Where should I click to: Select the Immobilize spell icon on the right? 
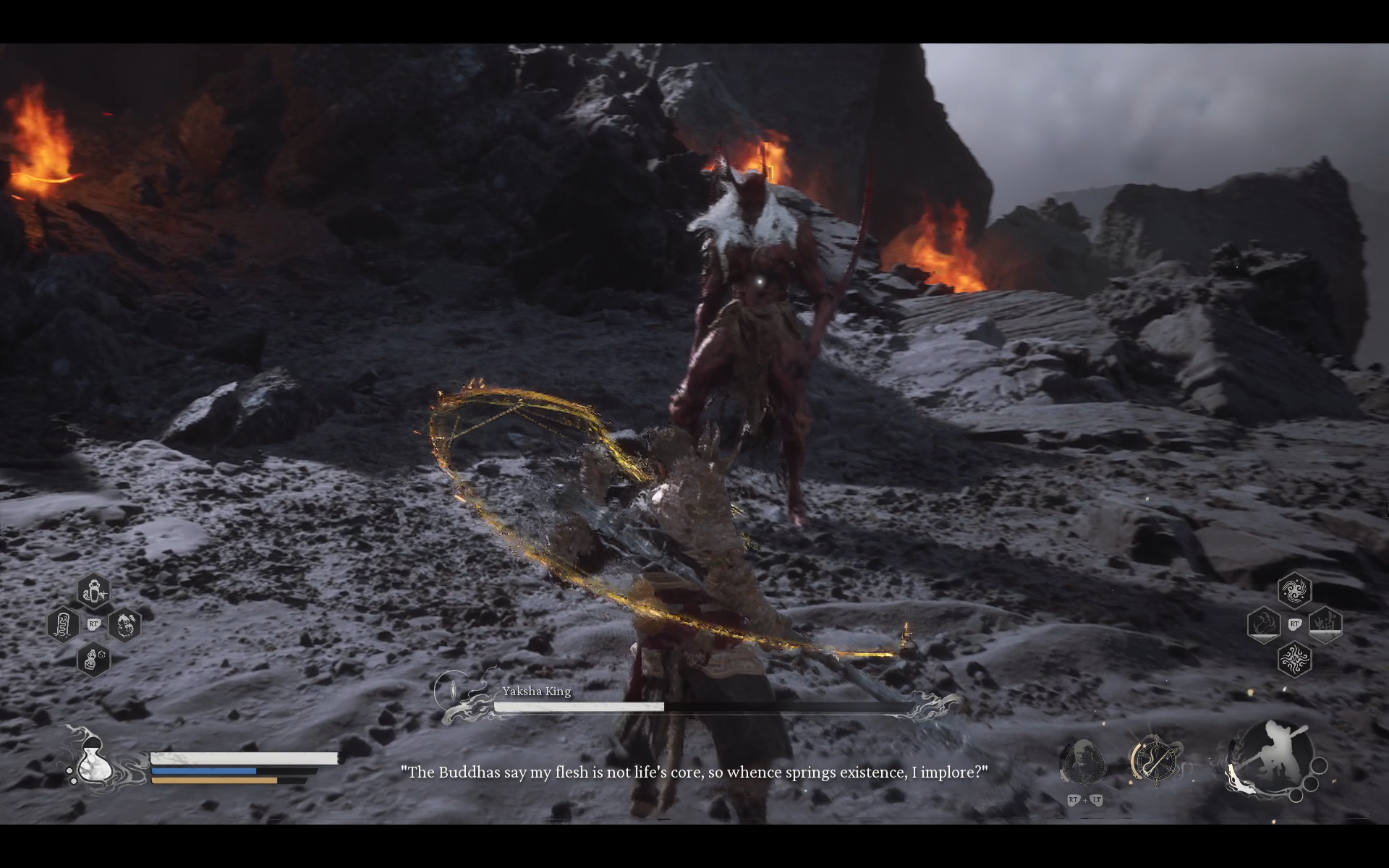(1325, 625)
